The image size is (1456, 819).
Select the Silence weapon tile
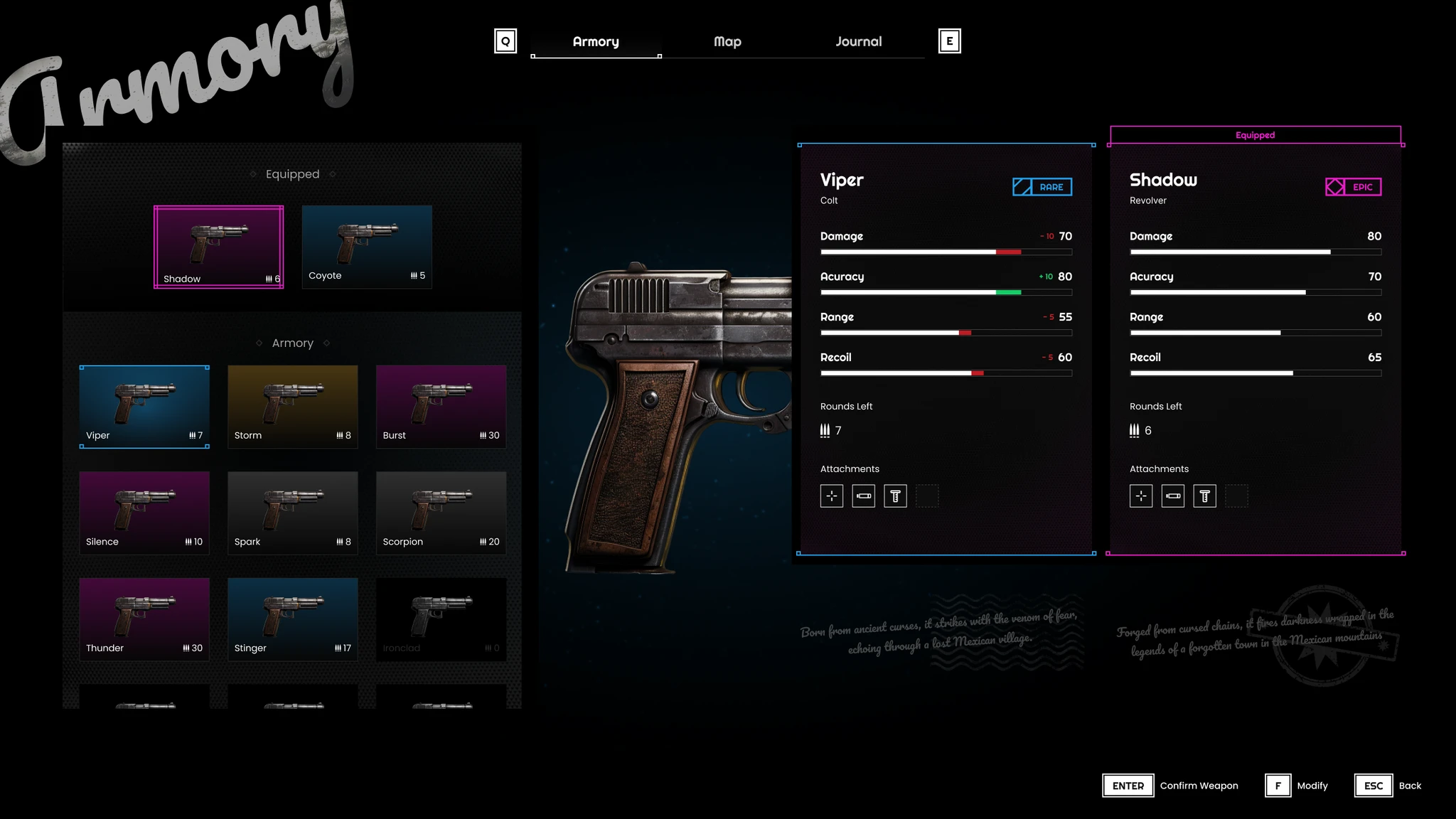click(144, 513)
